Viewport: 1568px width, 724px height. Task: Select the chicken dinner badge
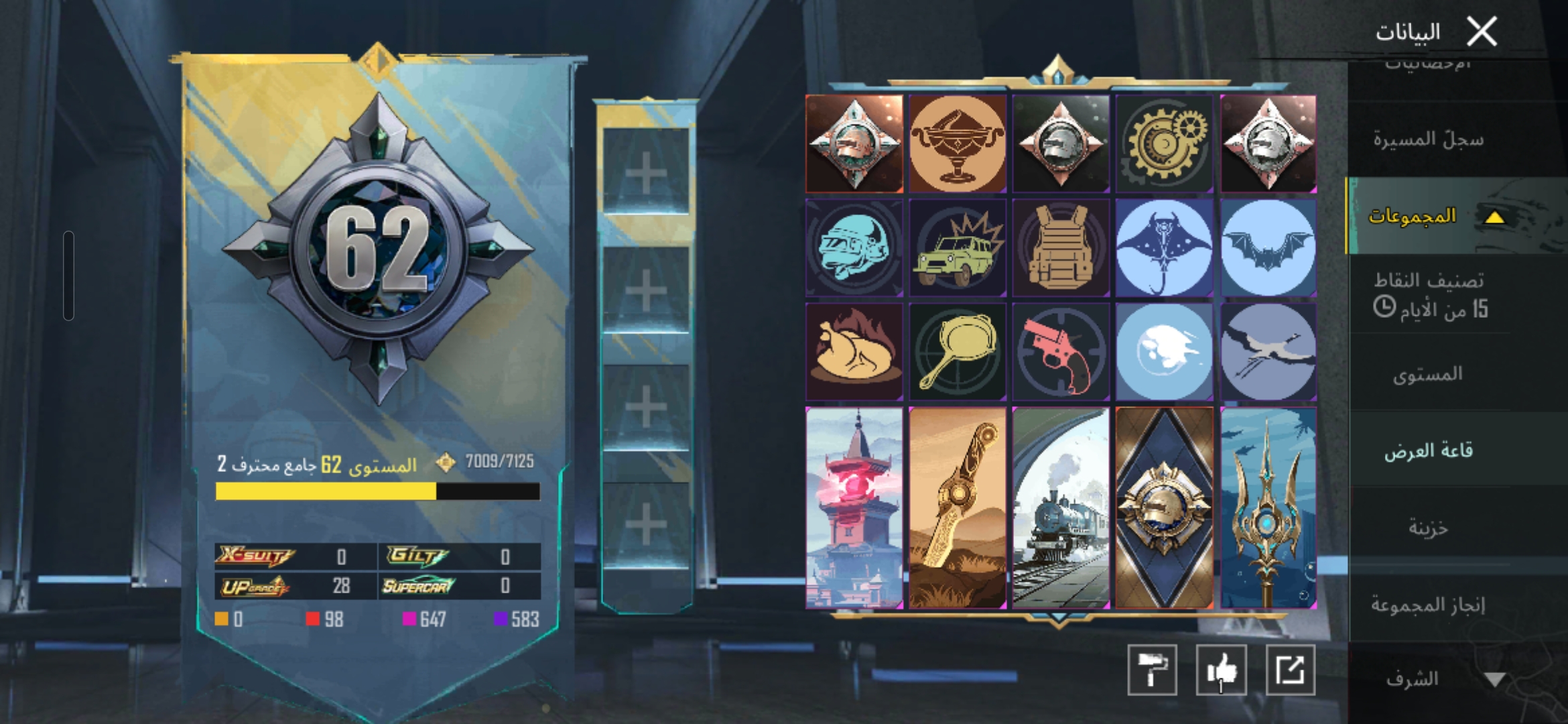click(x=854, y=351)
